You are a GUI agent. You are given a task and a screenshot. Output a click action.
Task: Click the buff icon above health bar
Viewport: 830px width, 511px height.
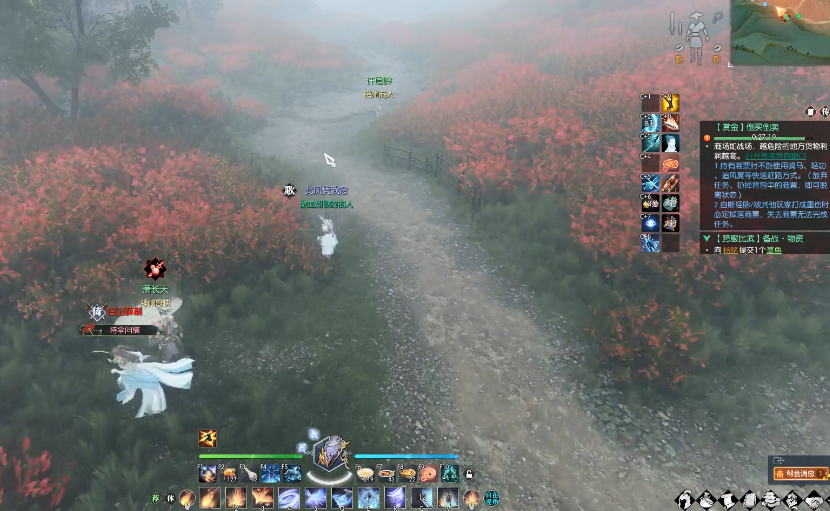(208, 438)
